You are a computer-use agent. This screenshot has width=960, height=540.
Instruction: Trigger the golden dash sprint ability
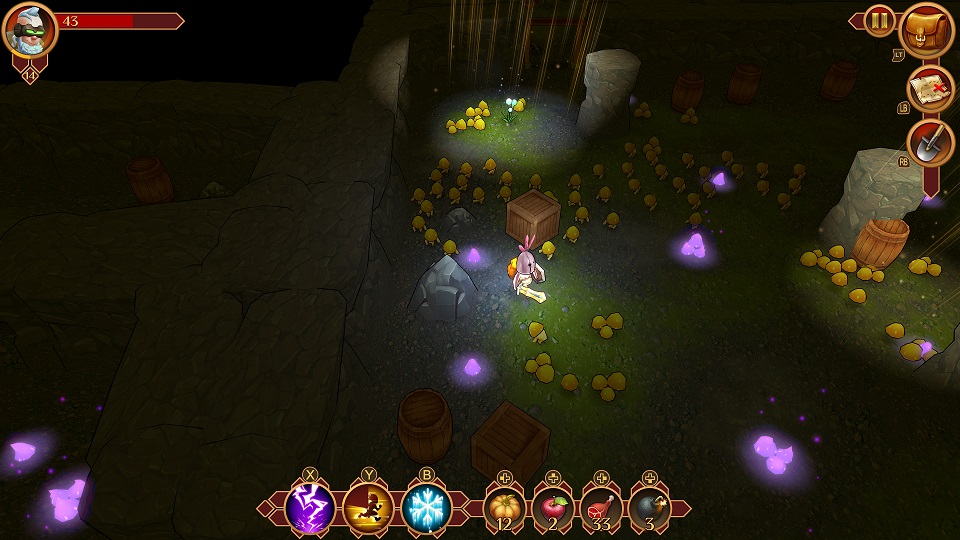[367, 508]
